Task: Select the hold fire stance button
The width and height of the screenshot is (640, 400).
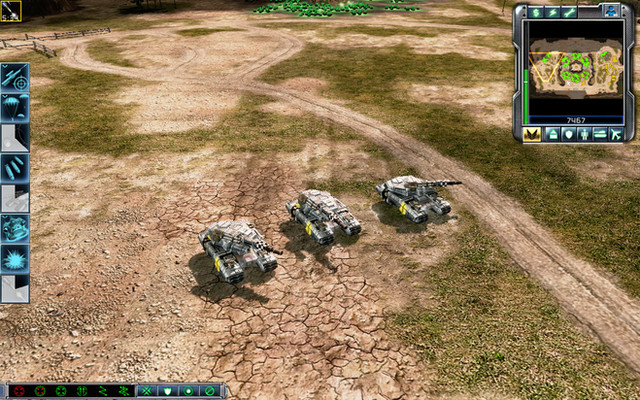Action: tap(210, 391)
